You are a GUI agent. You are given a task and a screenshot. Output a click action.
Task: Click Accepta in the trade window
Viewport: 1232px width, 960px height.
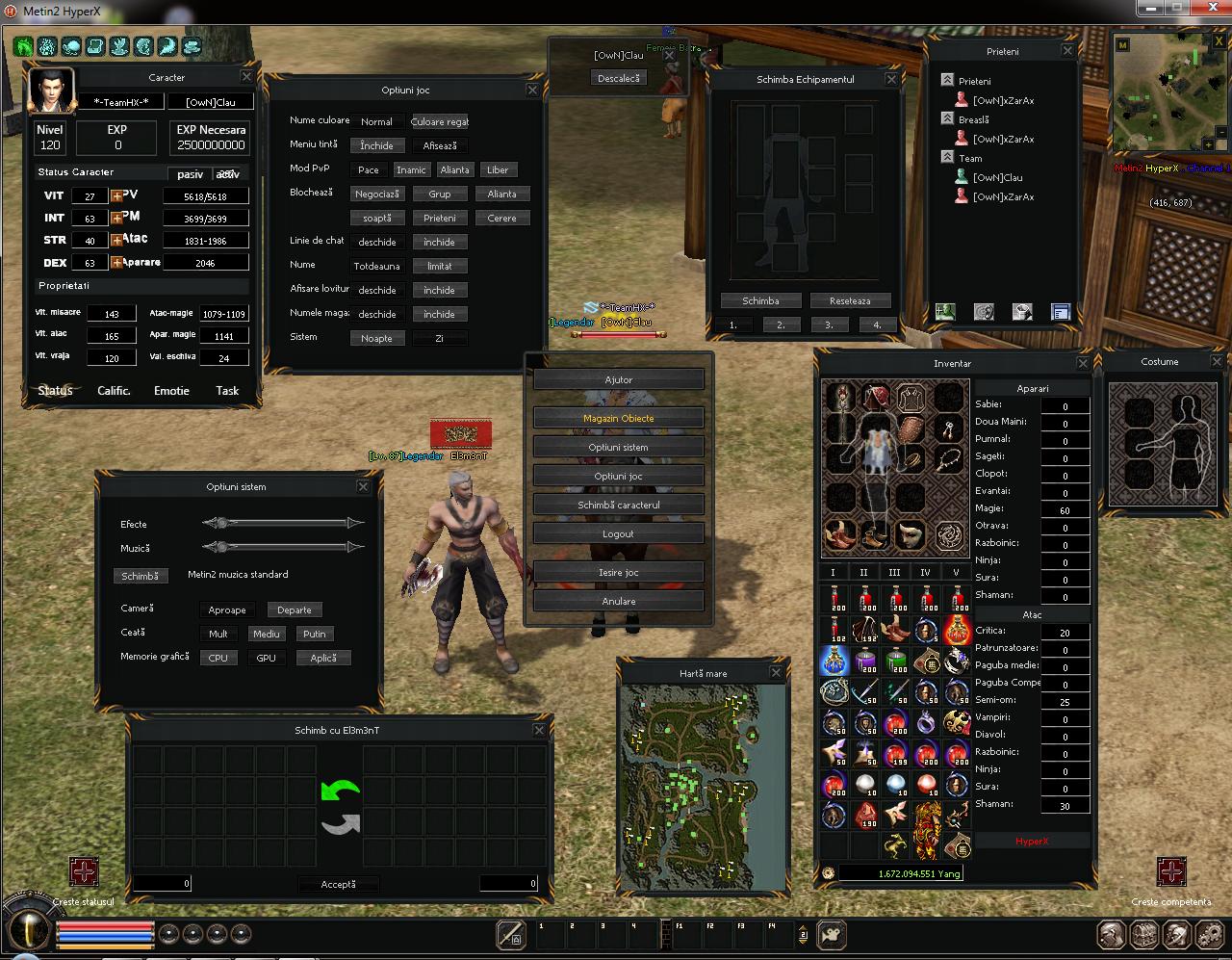click(x=339, y=883)
